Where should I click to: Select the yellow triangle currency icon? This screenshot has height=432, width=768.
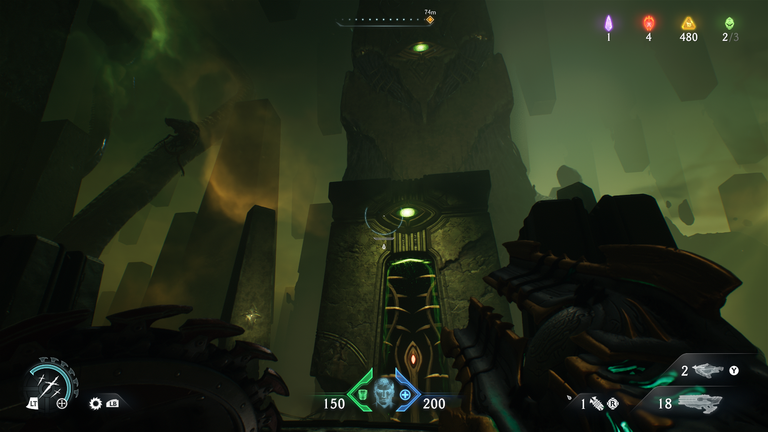point(688,23)
